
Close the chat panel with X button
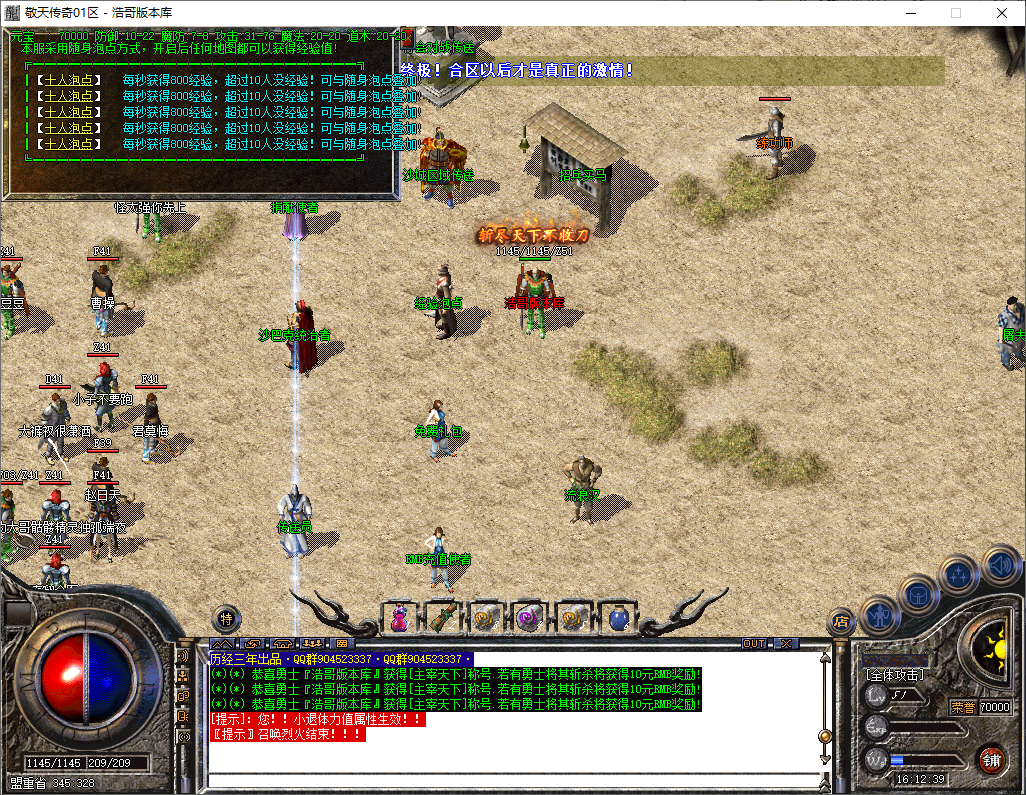click(x=787, y=643)
